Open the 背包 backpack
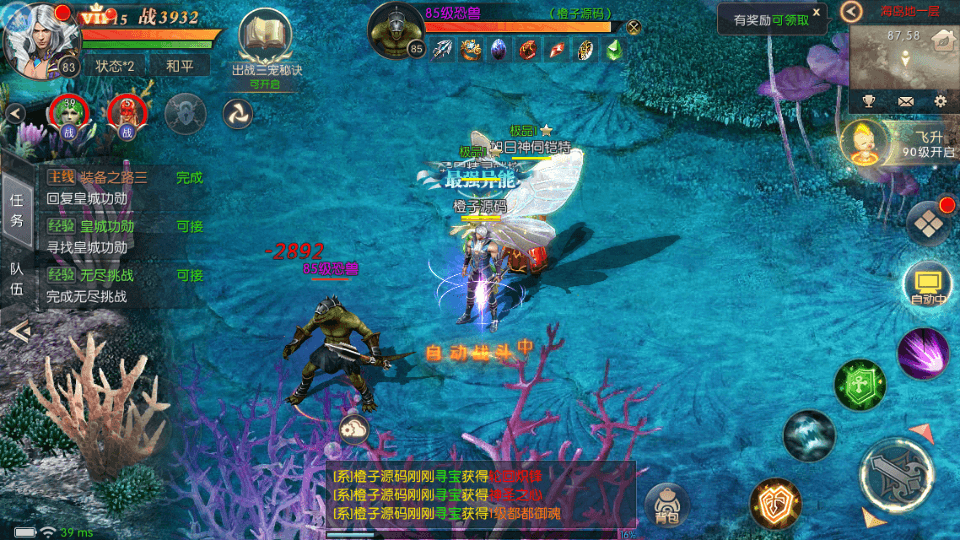Image resolution: width=960 pixels, height=540 pixels. pyautogui.click(x=667, y=505)
